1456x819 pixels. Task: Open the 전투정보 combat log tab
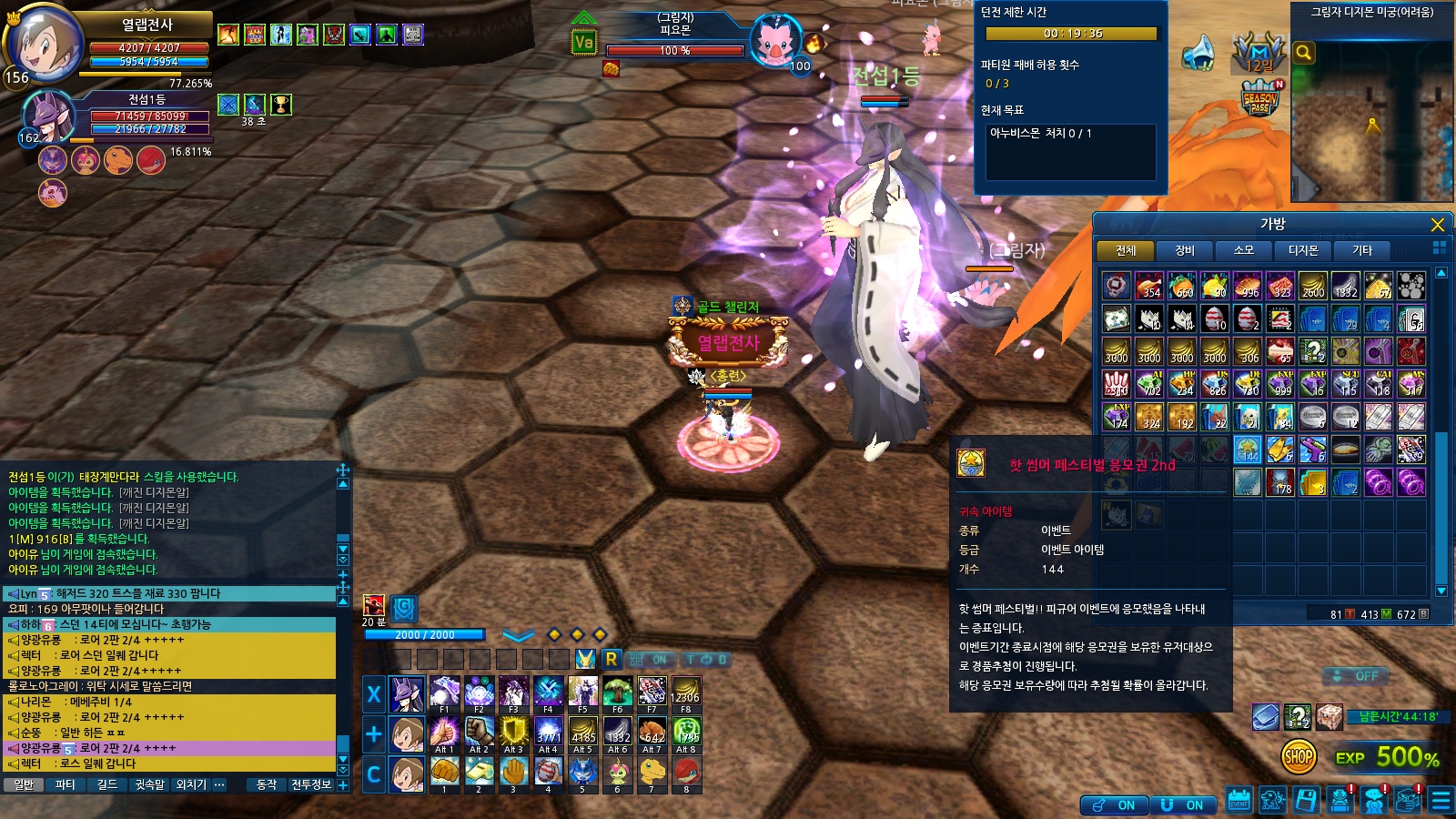coord(311,784)
